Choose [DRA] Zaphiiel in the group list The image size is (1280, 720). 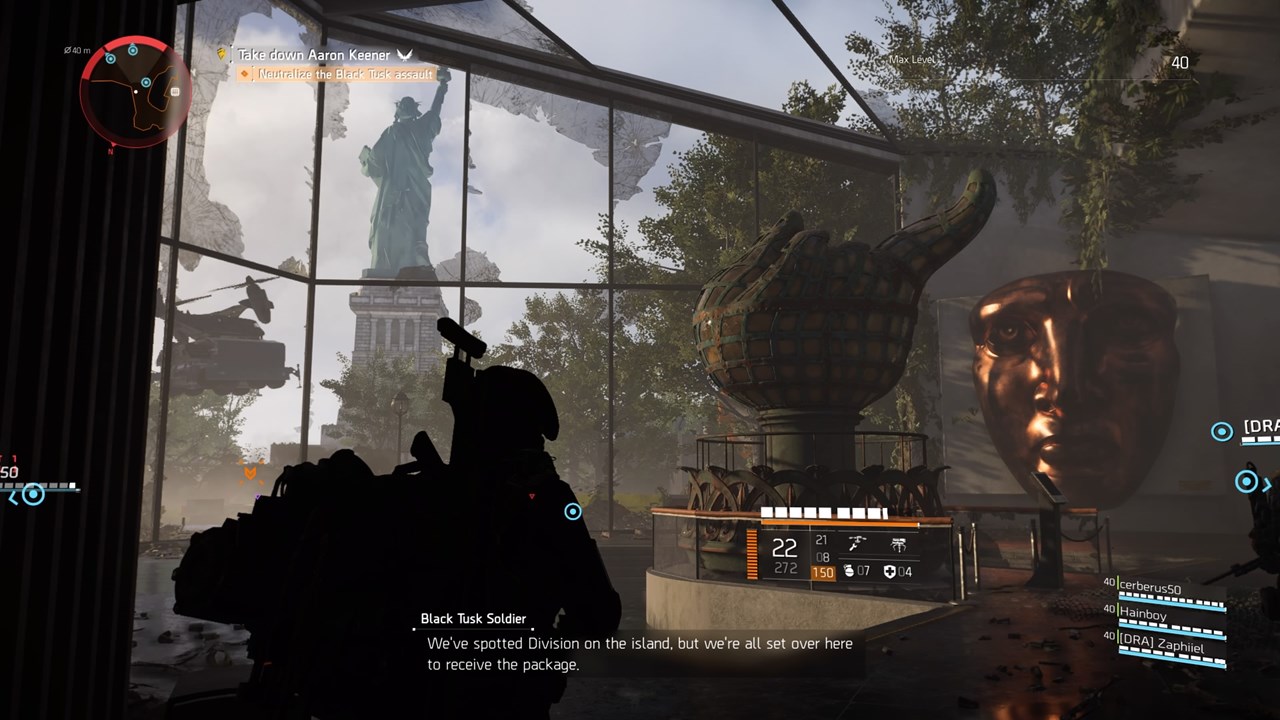click(1160, 646)
